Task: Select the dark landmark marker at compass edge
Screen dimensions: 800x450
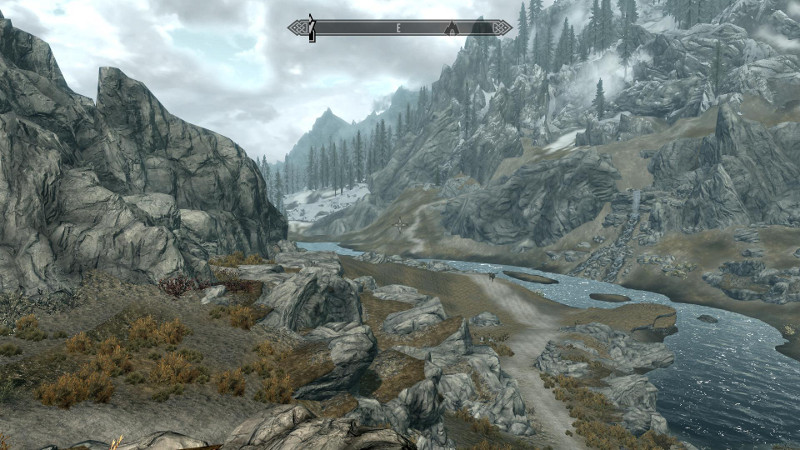Action: (311, 28)
